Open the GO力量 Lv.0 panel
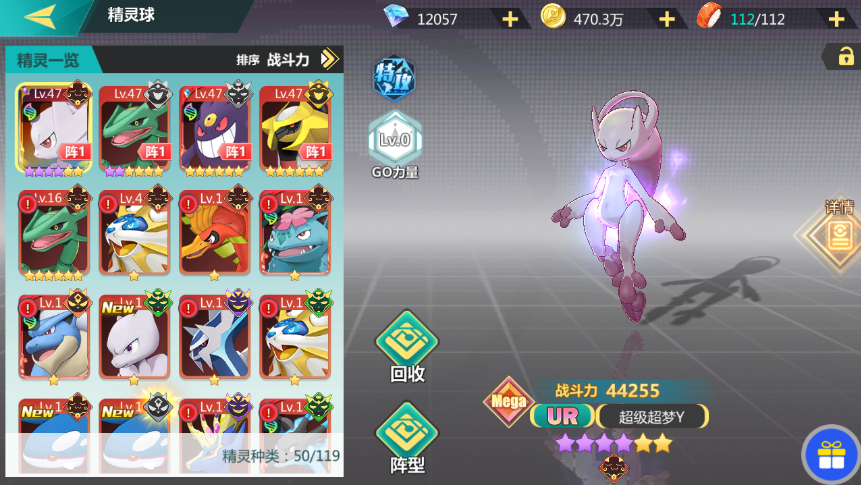 coord(395,140)
